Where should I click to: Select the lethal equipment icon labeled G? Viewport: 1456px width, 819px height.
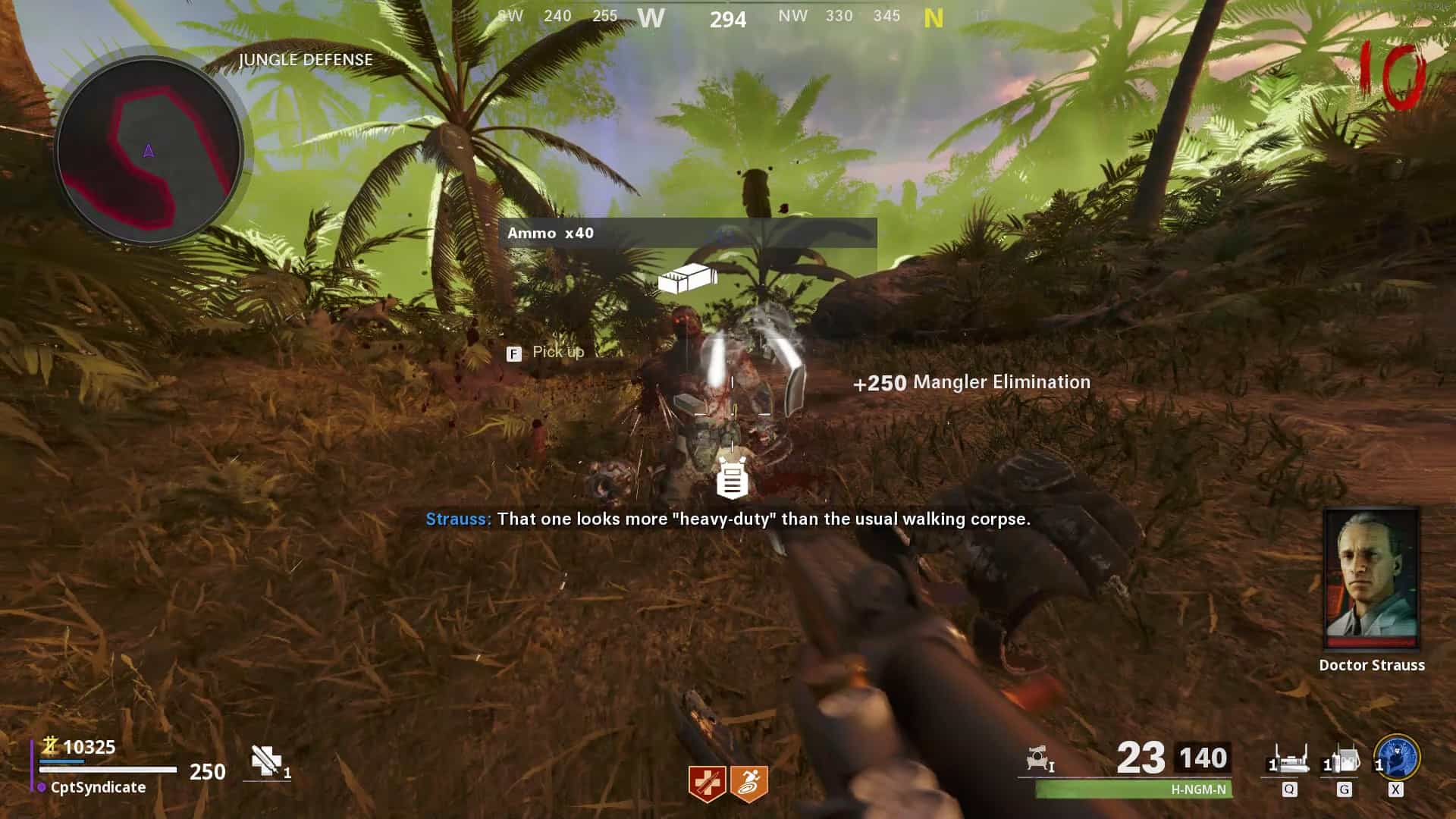[1343, 761]
